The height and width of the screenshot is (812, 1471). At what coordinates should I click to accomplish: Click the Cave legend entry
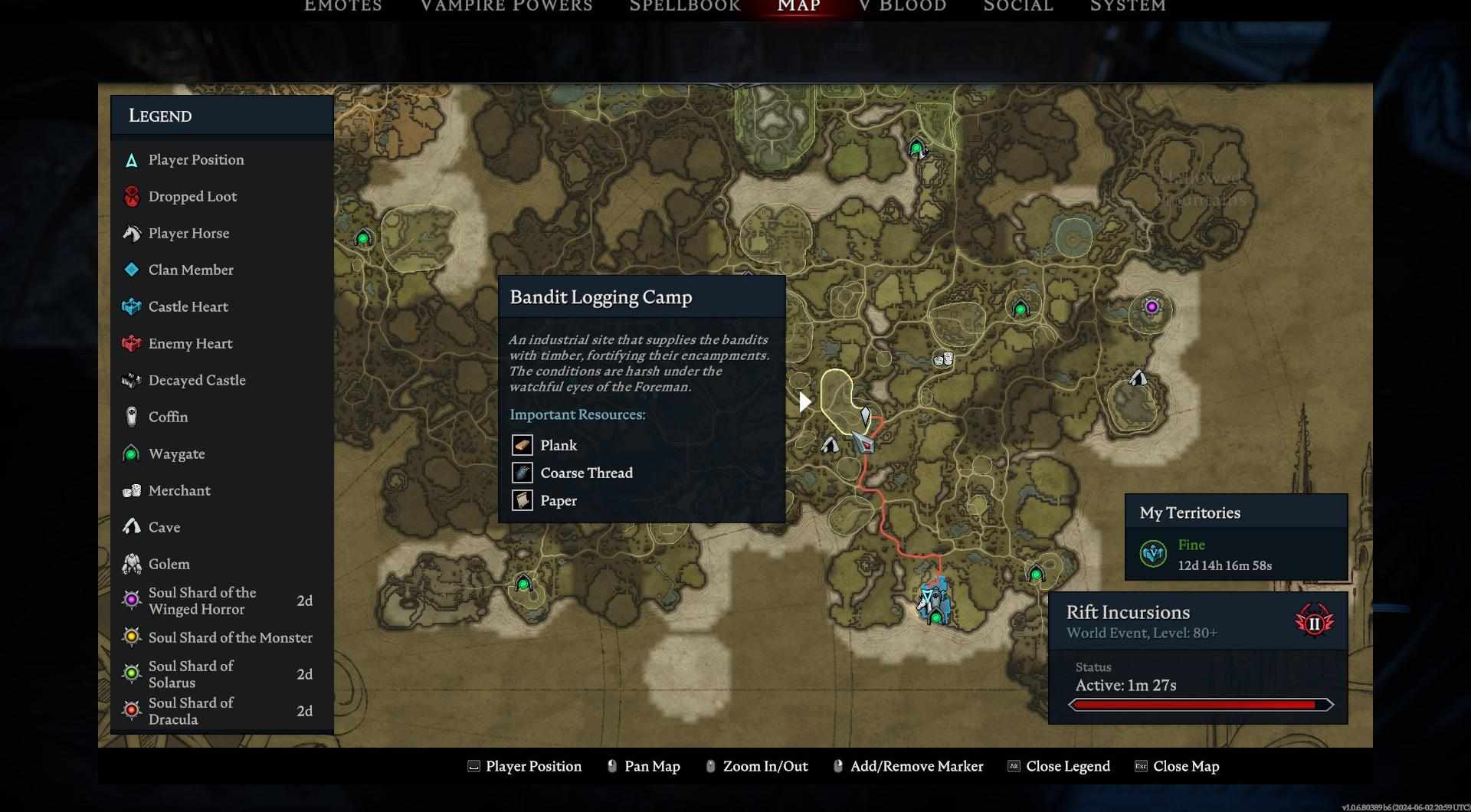coord(164,527)
